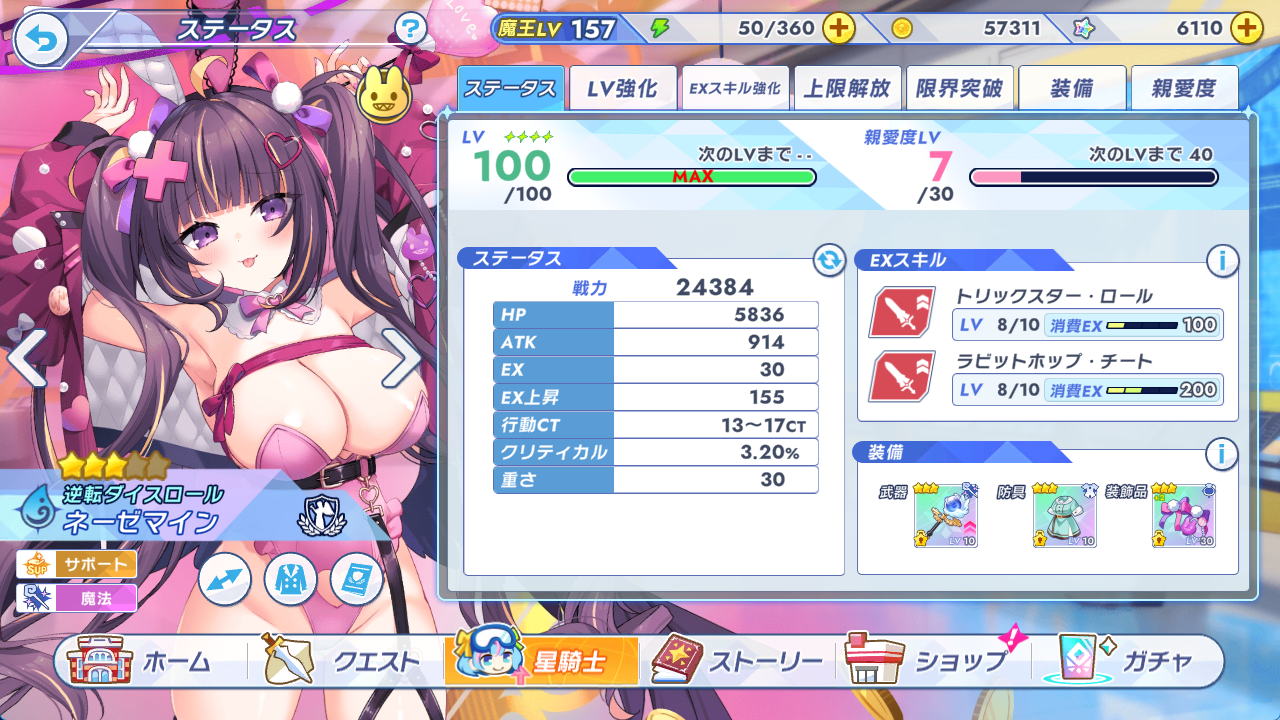Open the EXスキル強化 tab
The width and height of the screenshot is (1280, 720).
coord(734,88)
